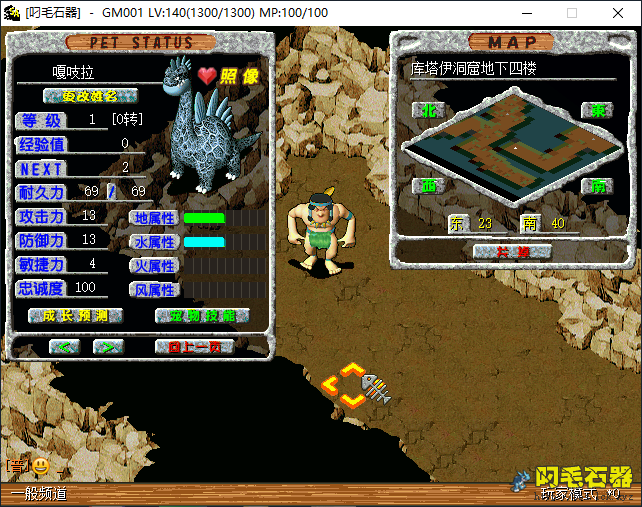642x507 pixels.
Task: Click the 西 west map button
Action: [x=427, y=186]
